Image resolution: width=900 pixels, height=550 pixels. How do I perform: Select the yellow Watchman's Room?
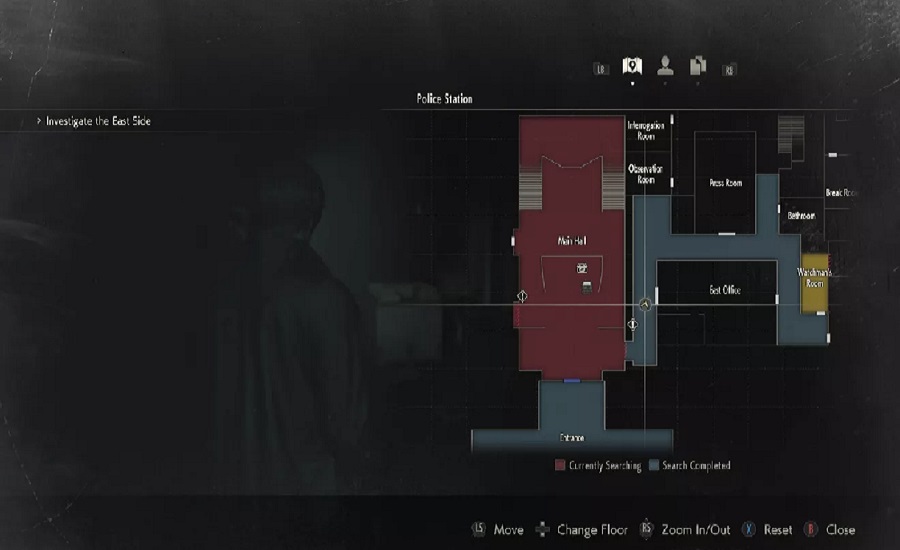click(x=815, y=278)
